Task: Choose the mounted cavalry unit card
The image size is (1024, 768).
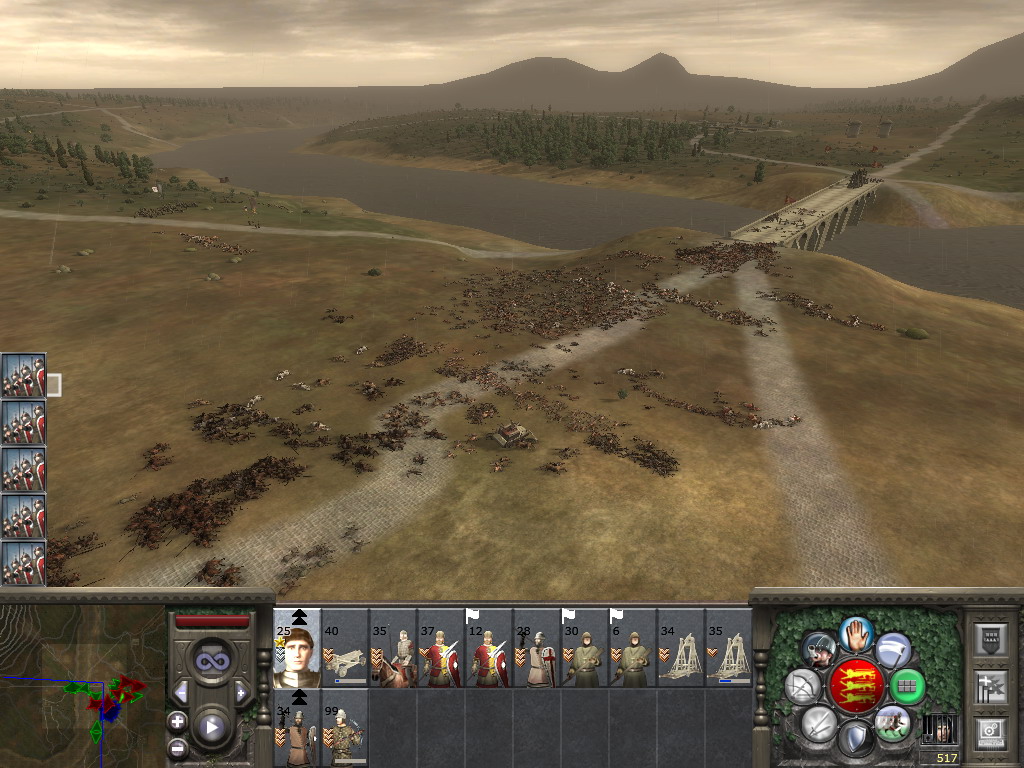Action: 393,648
